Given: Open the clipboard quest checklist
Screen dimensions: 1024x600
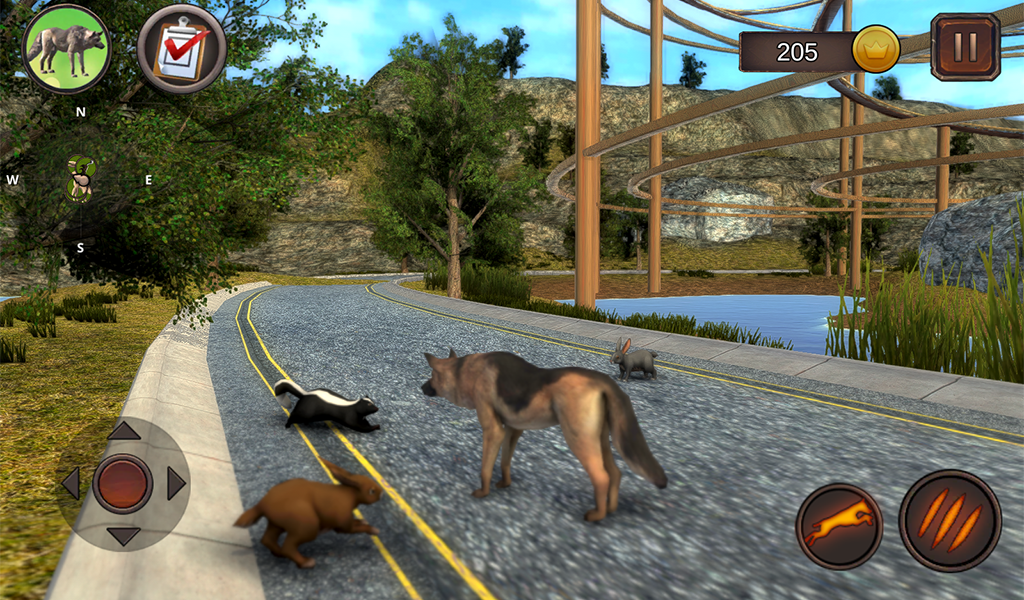Looking at the screenshot, I should tap(181, 48).
